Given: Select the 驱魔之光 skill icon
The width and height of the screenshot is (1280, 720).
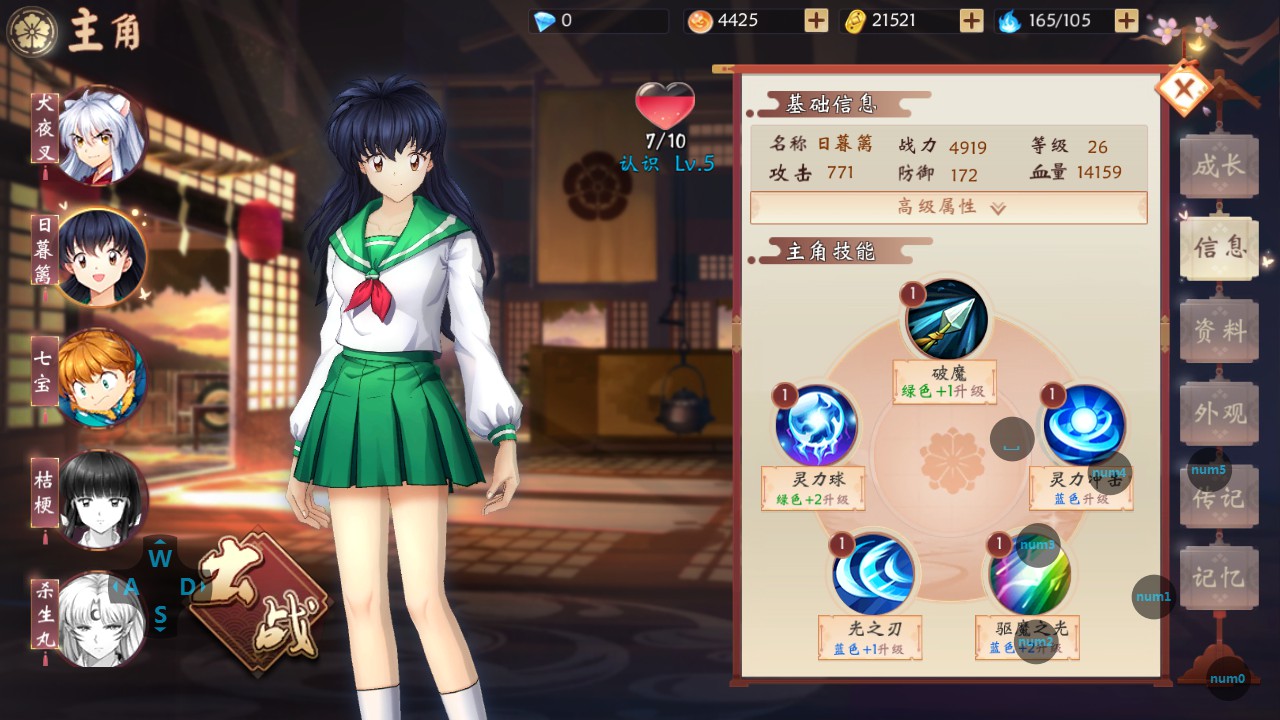Looking at the screenshot, I should coord(1029,574).
